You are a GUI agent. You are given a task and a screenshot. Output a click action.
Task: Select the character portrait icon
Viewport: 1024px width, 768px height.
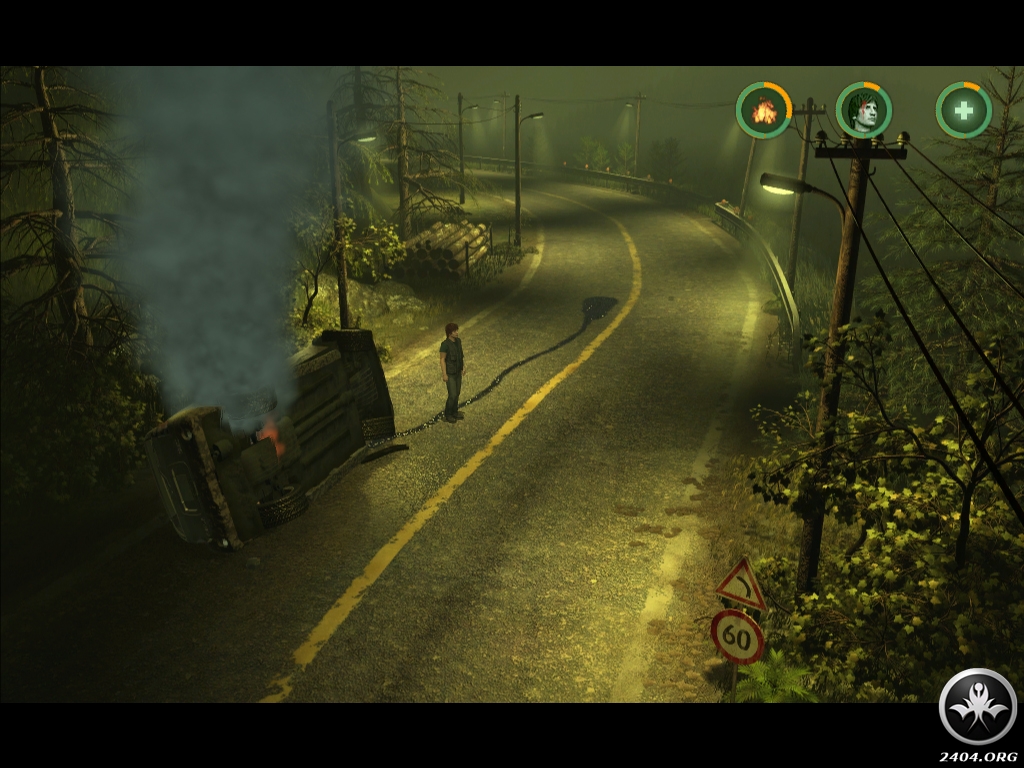(x=864, y=110)
